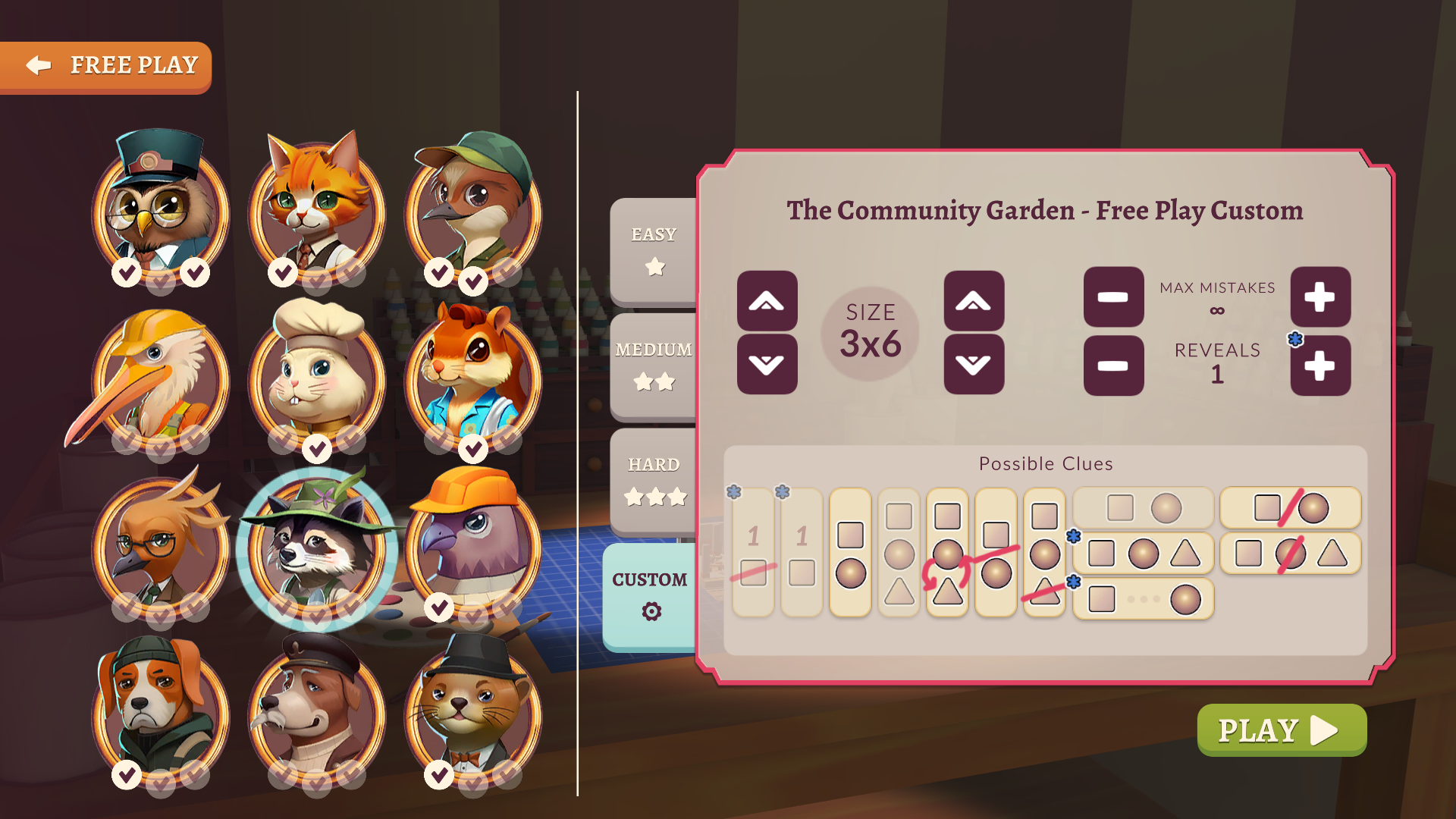
Task: Open the Custom difficulty settings tab
Action: (x=651, y=595)
